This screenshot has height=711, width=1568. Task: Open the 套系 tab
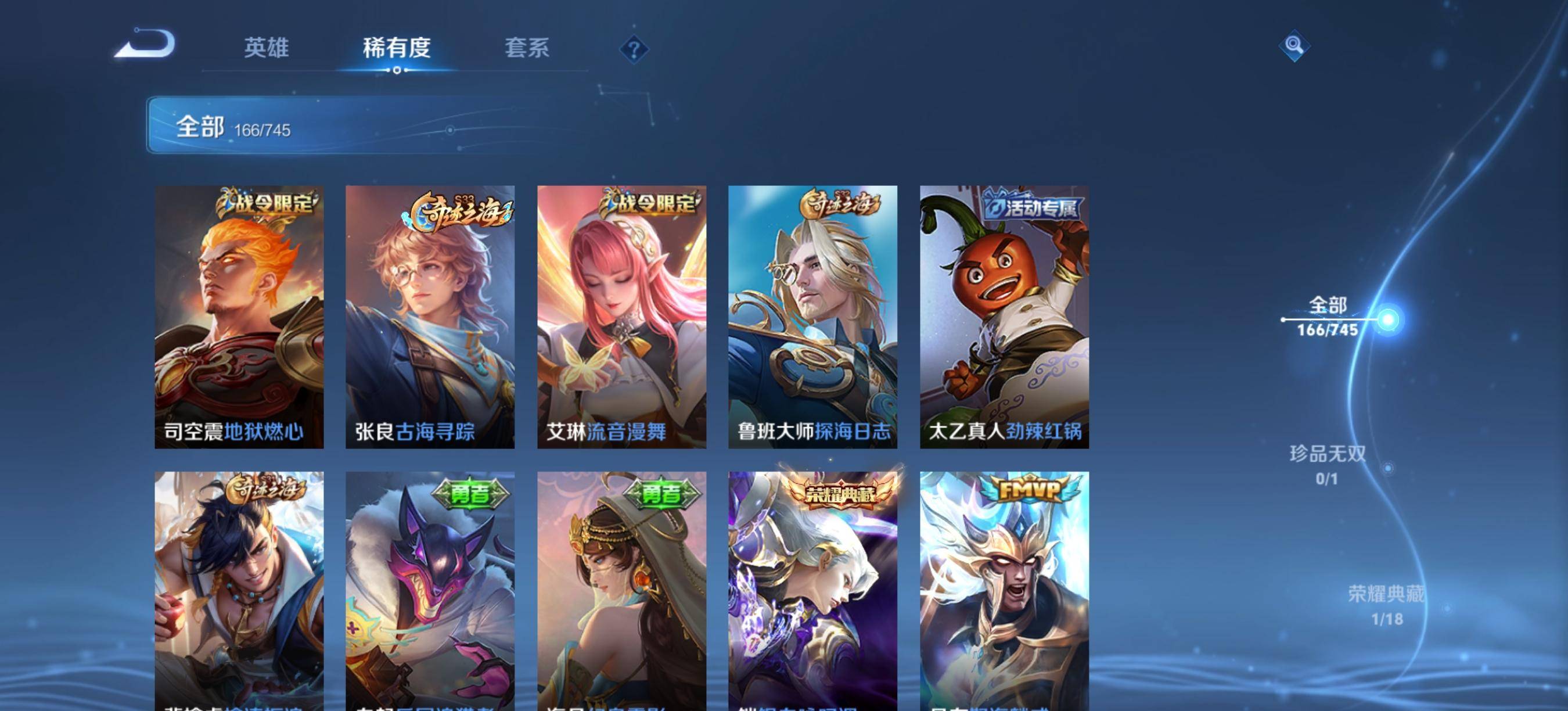527,48
